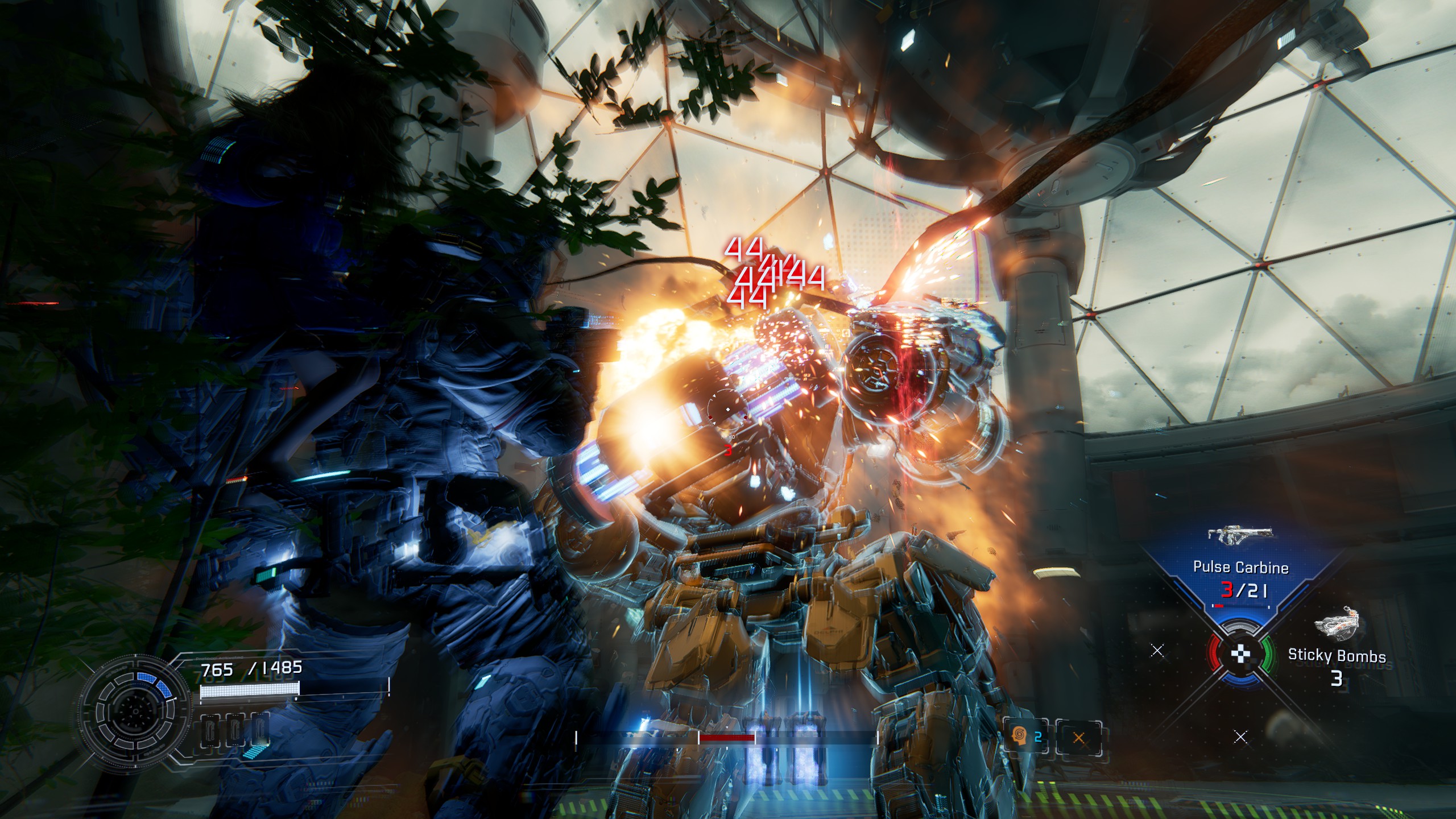Viewport: 1456px width, 819px height.
Task: Click the weapon selector's center hub
Action: click(1241, 654)
